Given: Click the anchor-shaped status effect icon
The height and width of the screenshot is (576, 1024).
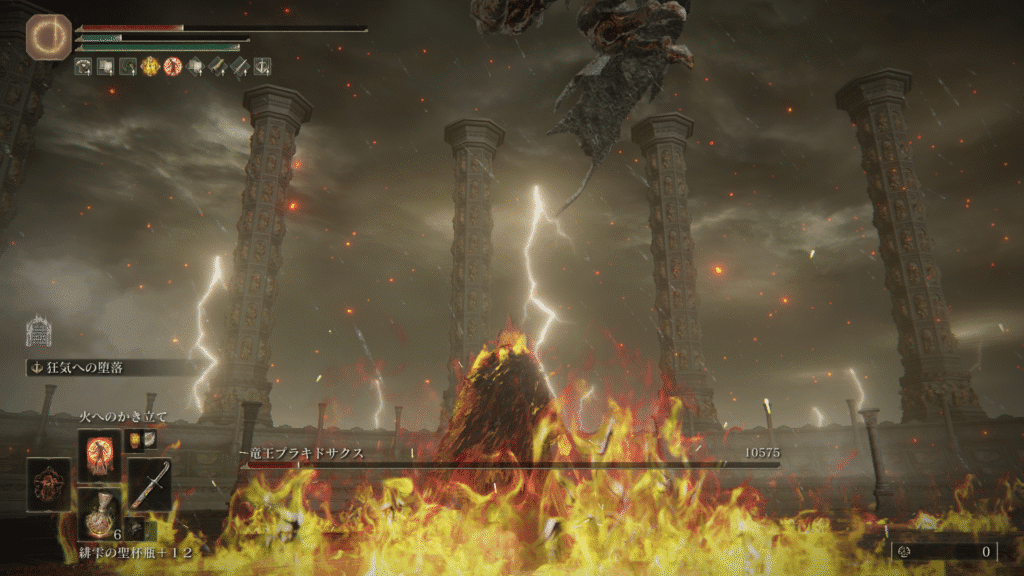Looking at the screenshot, I should pyautogui.click(x=262, y=67).
